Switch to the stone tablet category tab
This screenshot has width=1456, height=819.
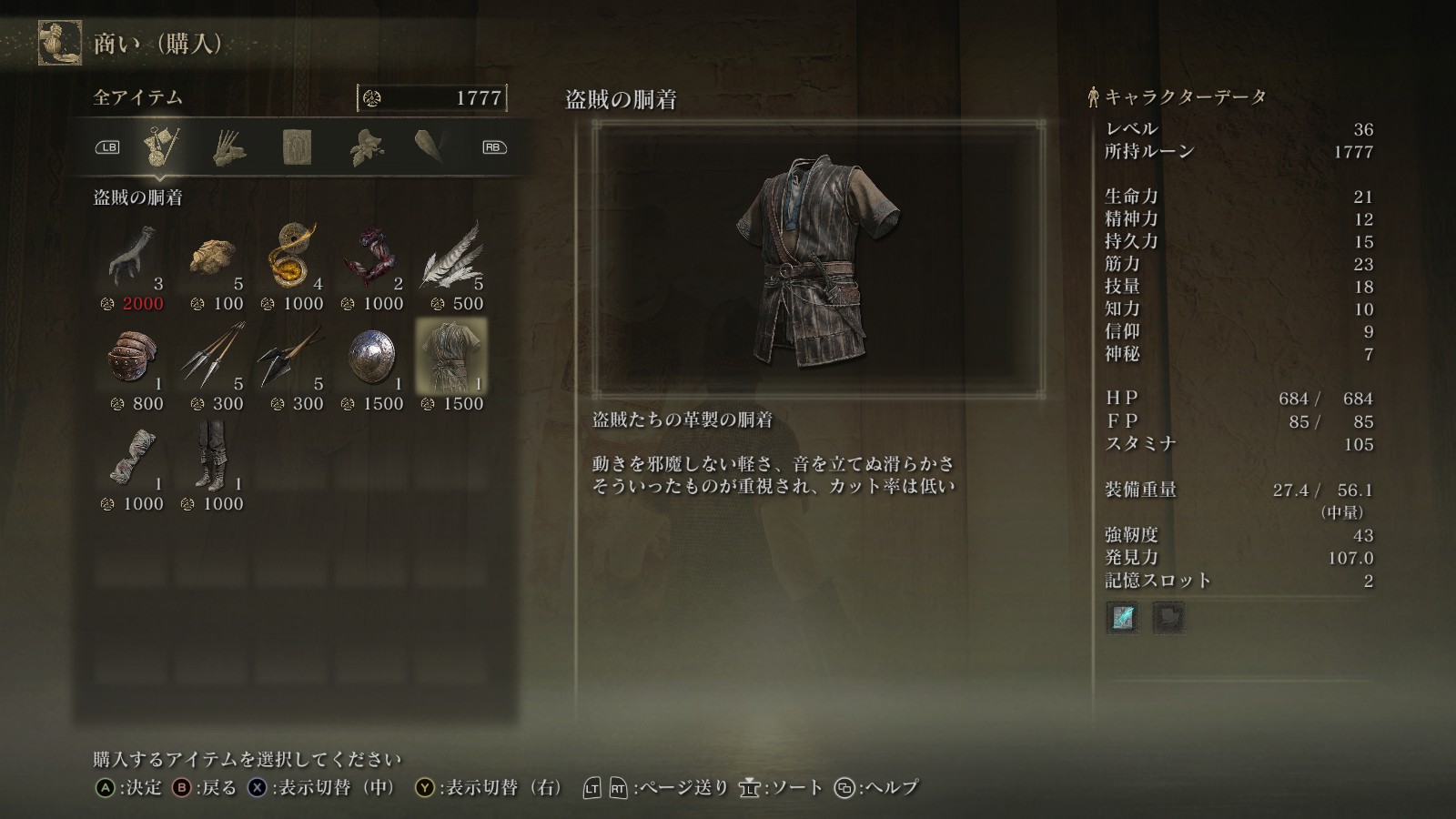[x=297, y=147]
